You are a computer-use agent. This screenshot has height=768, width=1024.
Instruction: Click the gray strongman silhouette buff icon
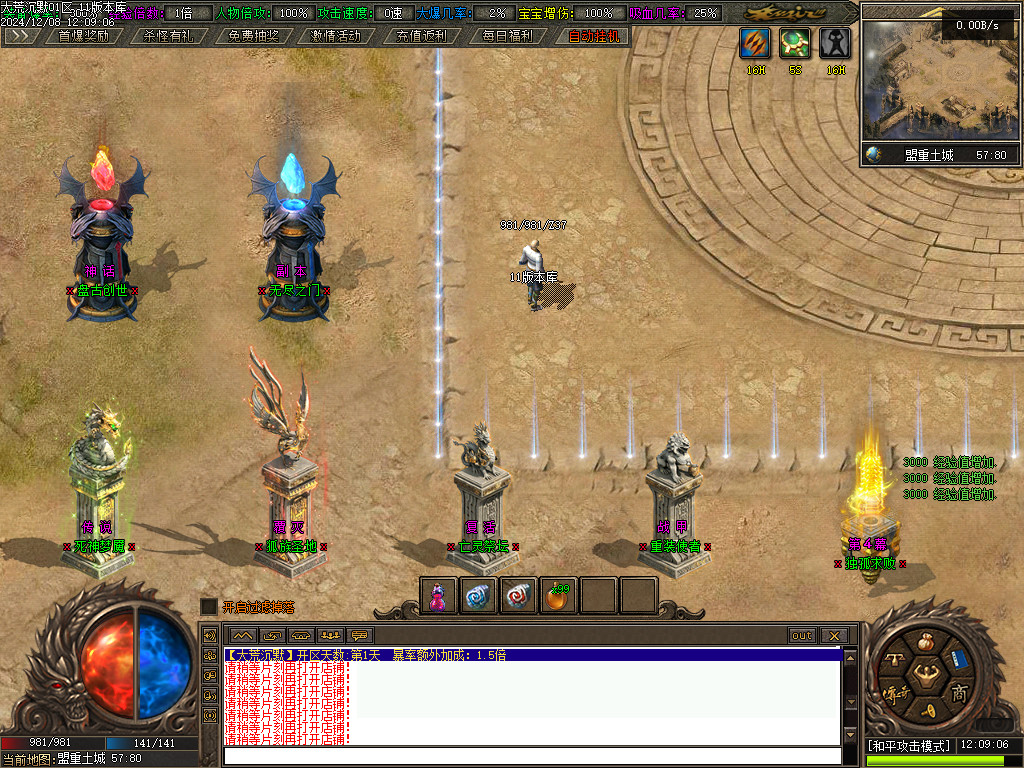pos(836,44)
